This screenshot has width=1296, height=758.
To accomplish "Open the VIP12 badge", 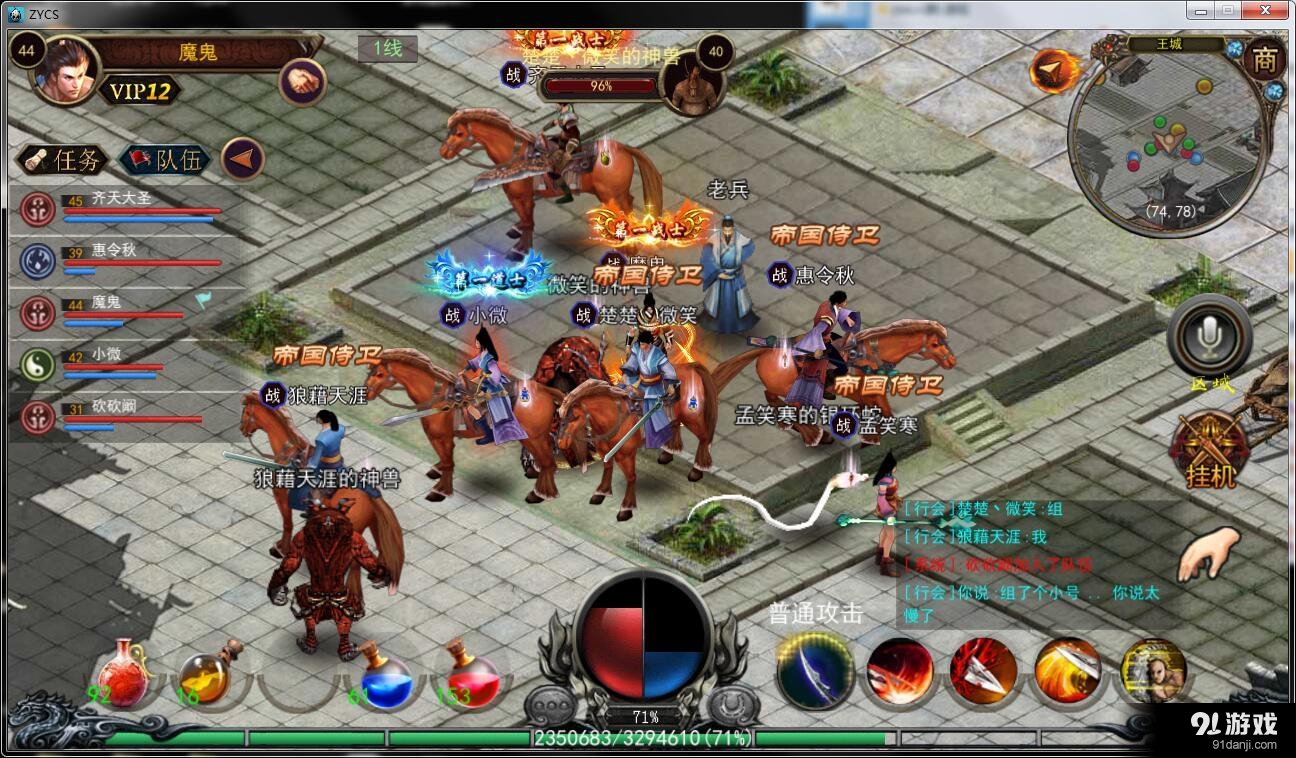I will point(140,92).
